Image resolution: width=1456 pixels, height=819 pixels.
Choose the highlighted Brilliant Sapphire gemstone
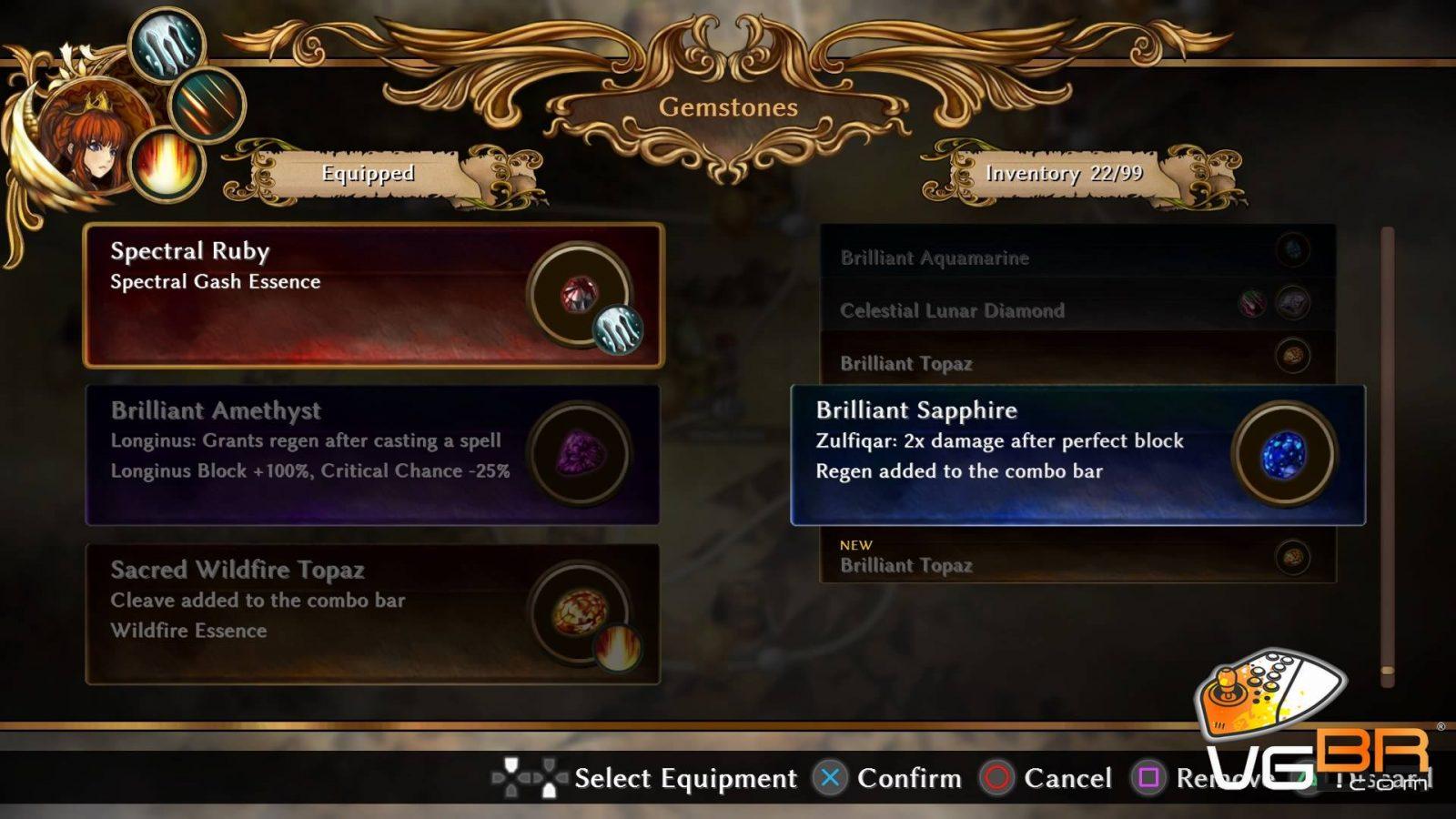[x=1077, y=455]
